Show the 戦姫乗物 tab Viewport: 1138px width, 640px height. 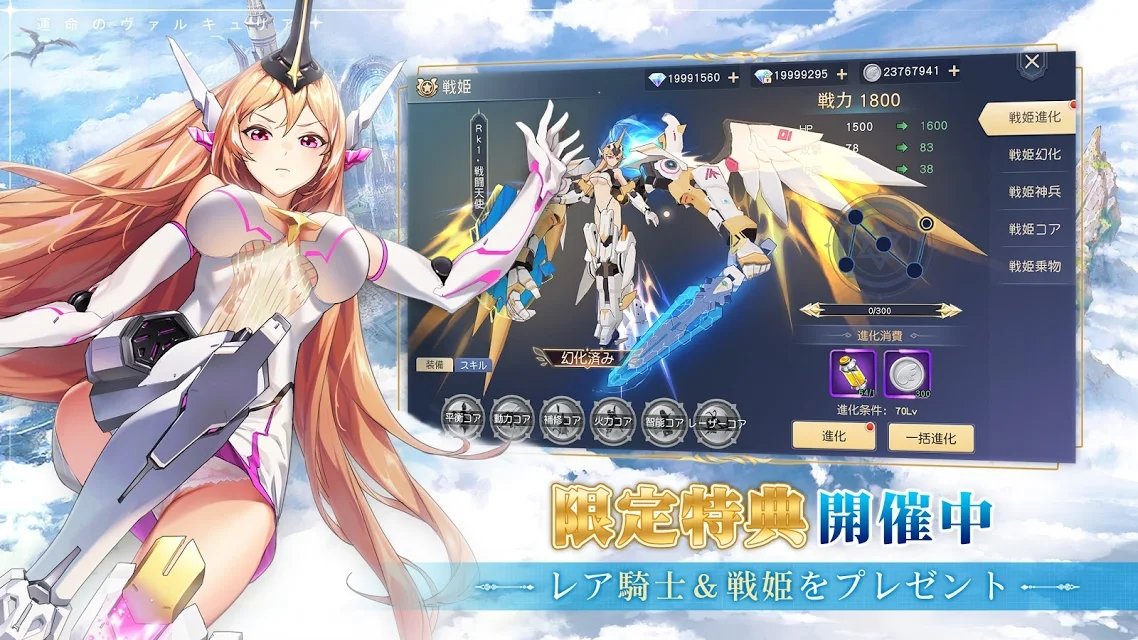click(x=1034, y=266)
